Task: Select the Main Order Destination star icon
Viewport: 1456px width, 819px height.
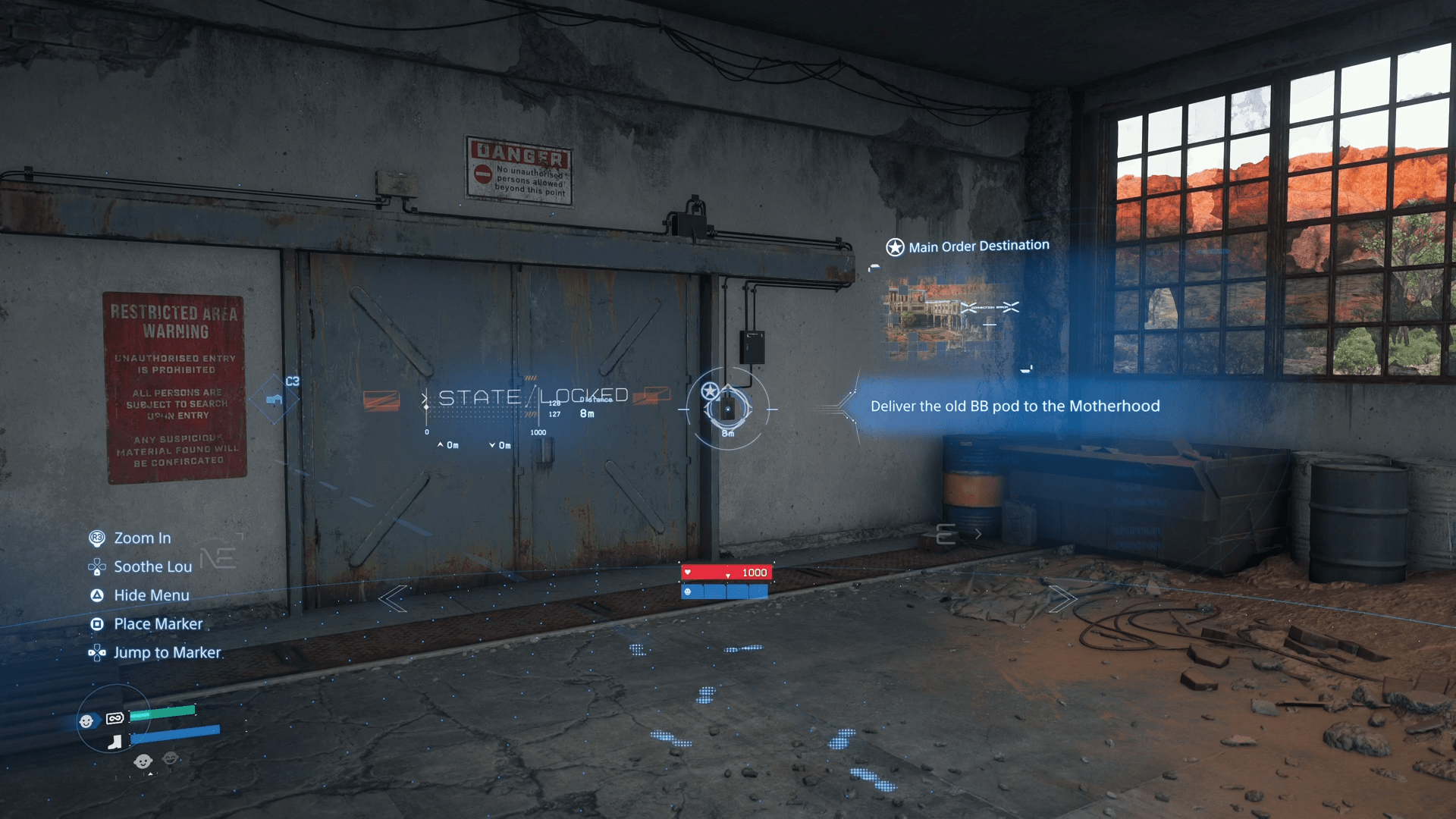Action: click(896, 245)
